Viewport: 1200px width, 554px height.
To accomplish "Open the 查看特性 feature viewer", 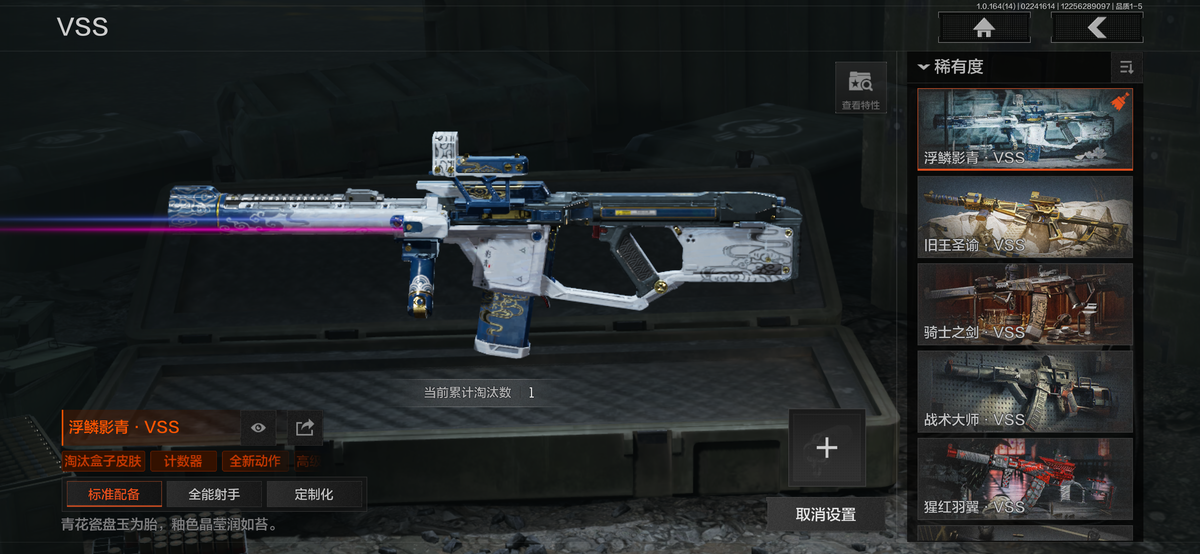I will point(860,88).
